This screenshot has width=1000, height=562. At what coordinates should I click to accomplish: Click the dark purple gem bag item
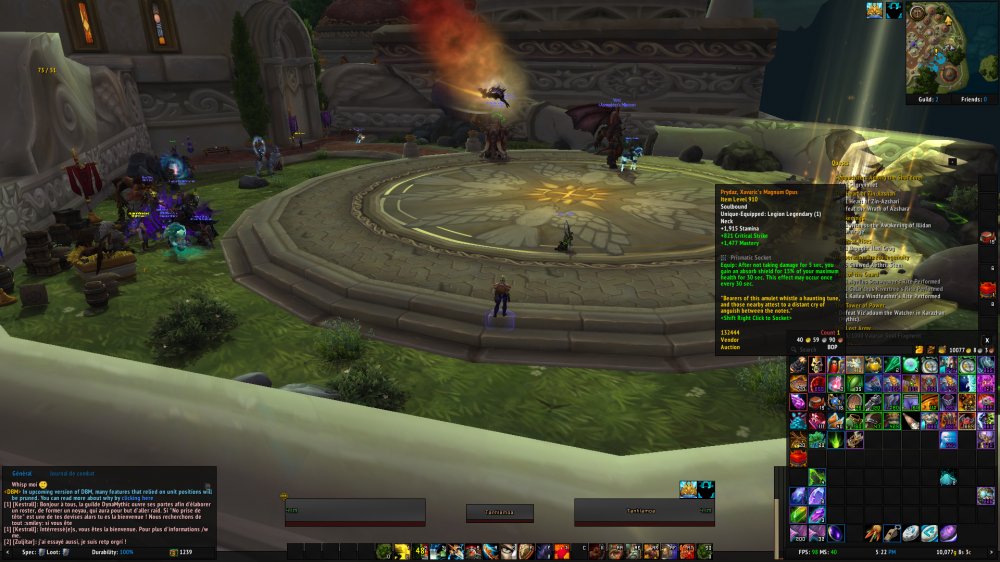coord(834,533)
